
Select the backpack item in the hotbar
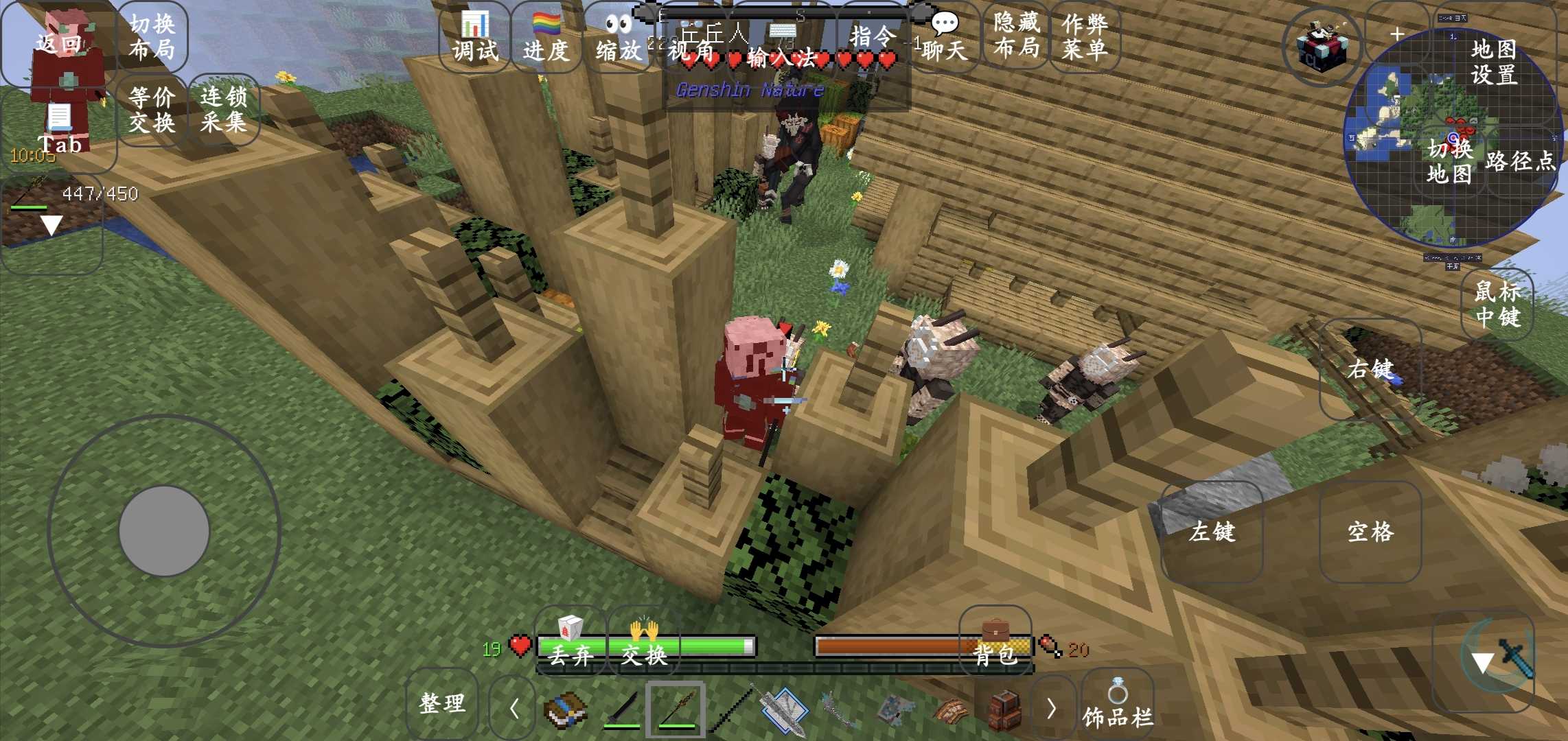click(1004, 709)
